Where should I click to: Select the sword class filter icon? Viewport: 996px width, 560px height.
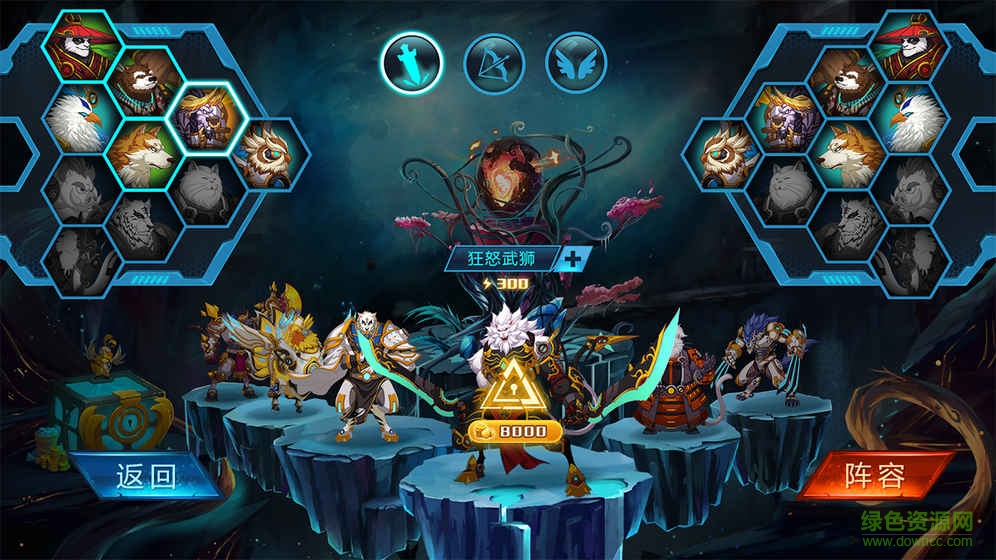pyautogui.click(x=412, y=62)
